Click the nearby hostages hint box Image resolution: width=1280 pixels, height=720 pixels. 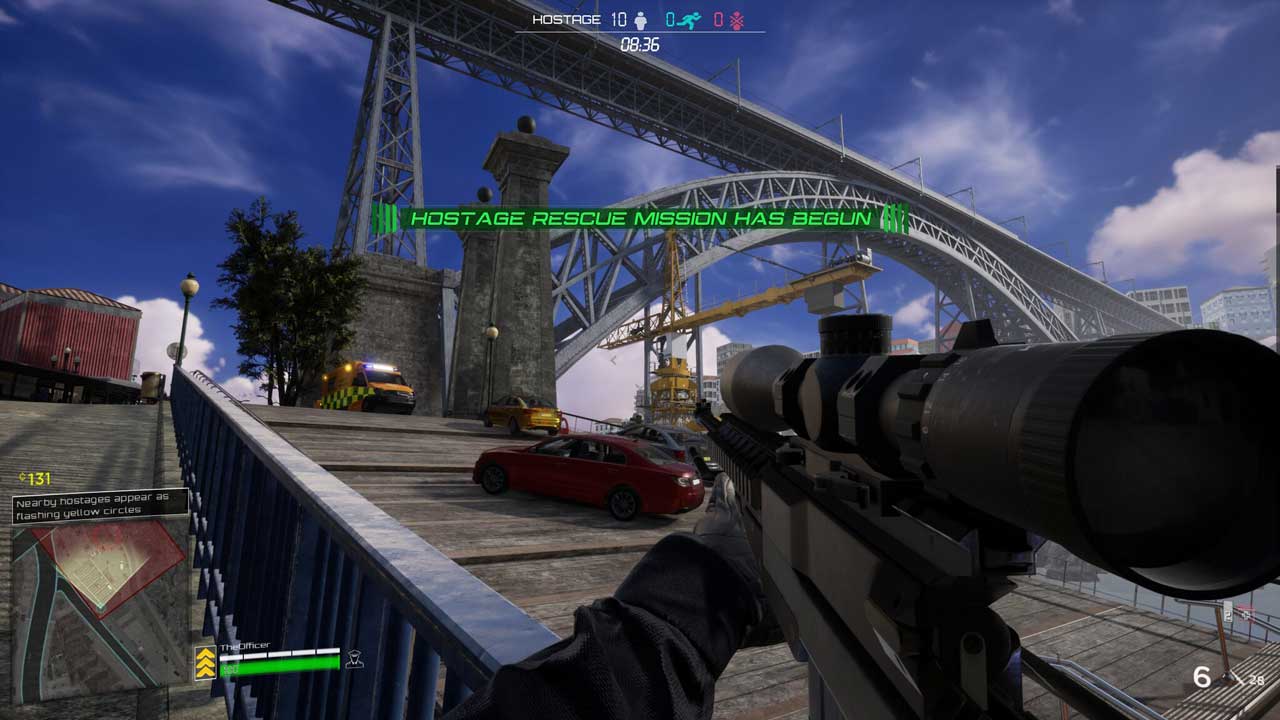point(100,505)
